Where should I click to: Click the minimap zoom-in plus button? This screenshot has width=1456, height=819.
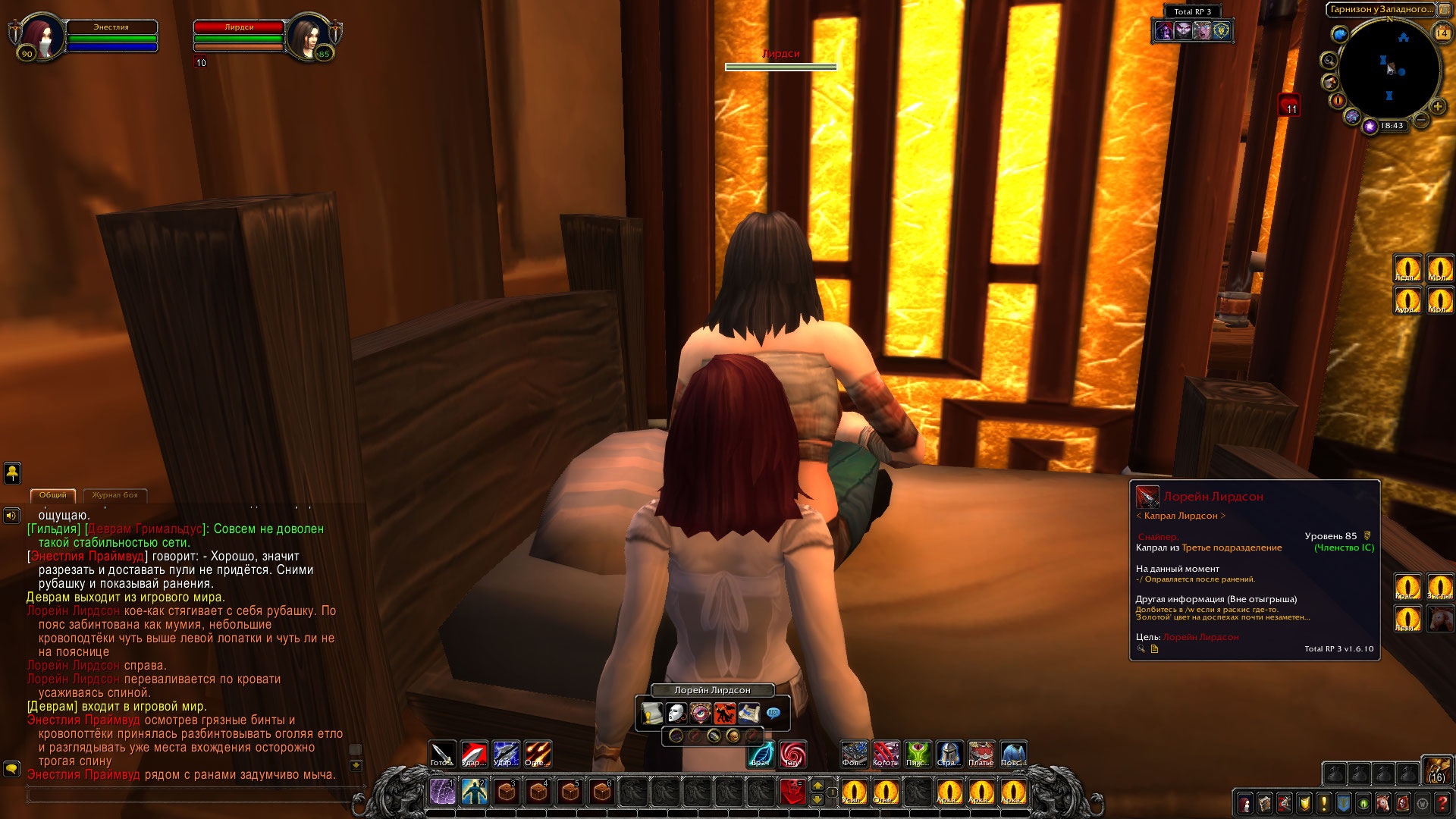click(1437, 106)
